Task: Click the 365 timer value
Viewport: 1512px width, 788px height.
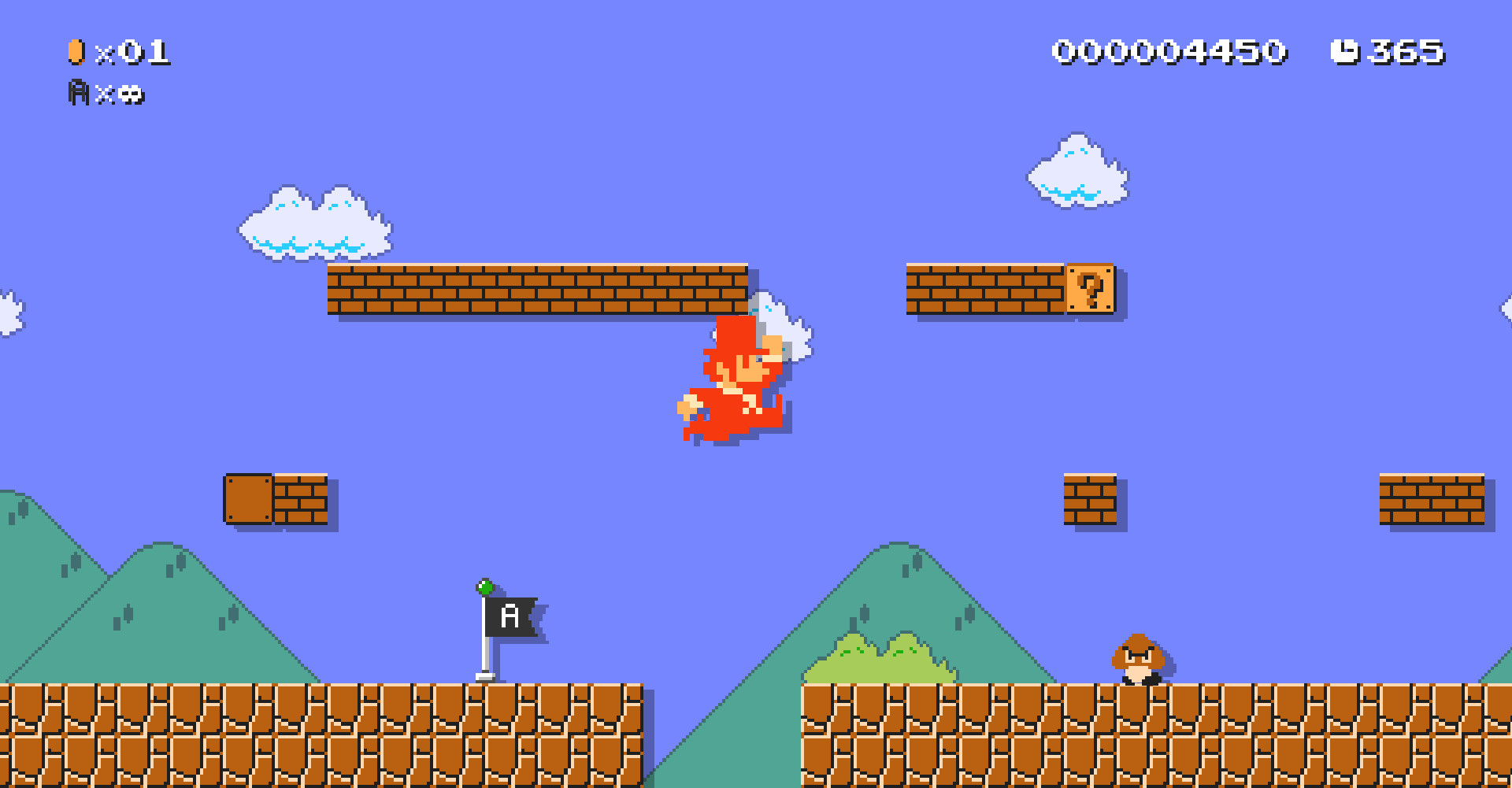Action: click(1410, 50)
